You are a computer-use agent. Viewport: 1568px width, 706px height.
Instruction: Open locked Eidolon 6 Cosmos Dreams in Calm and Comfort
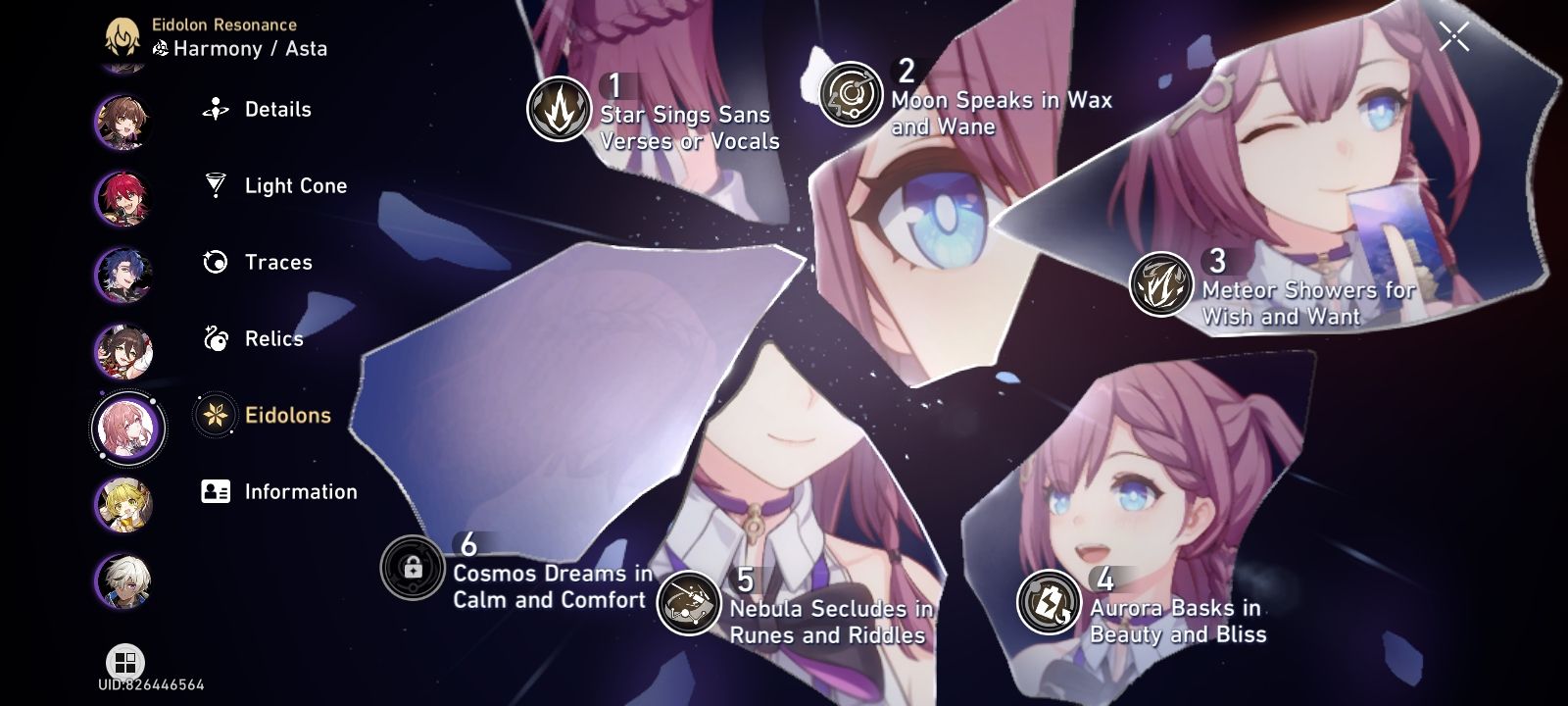(415, 569)
